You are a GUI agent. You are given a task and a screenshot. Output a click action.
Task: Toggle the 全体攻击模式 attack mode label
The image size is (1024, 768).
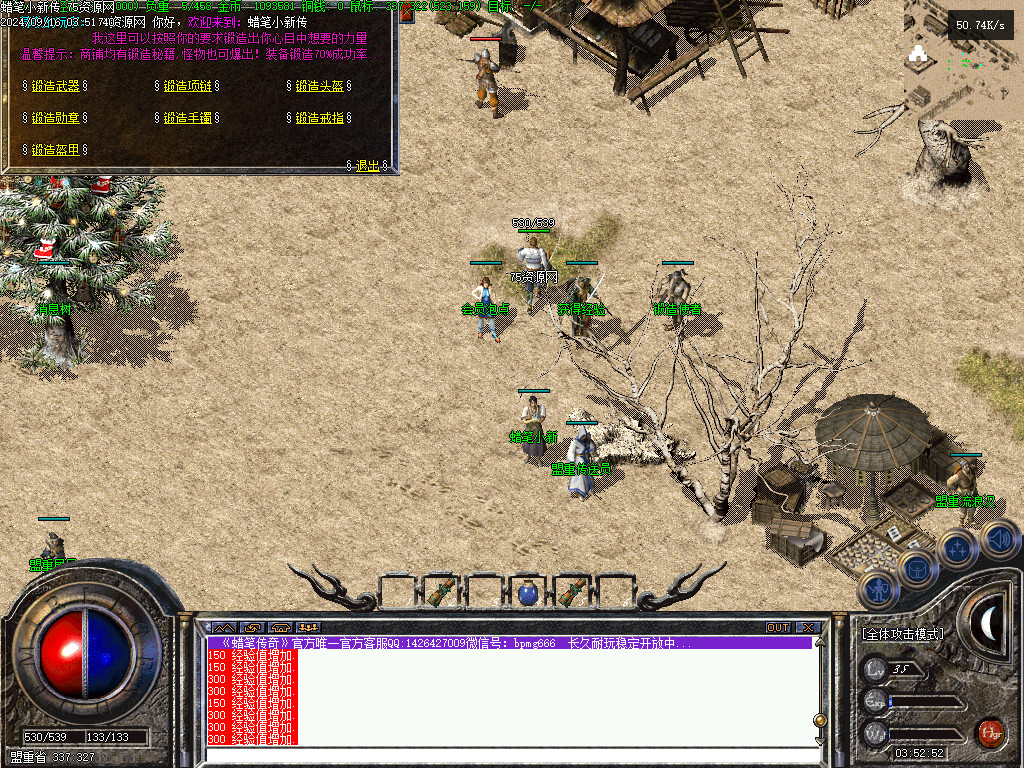pyautogui.click(x=902, y=634)
